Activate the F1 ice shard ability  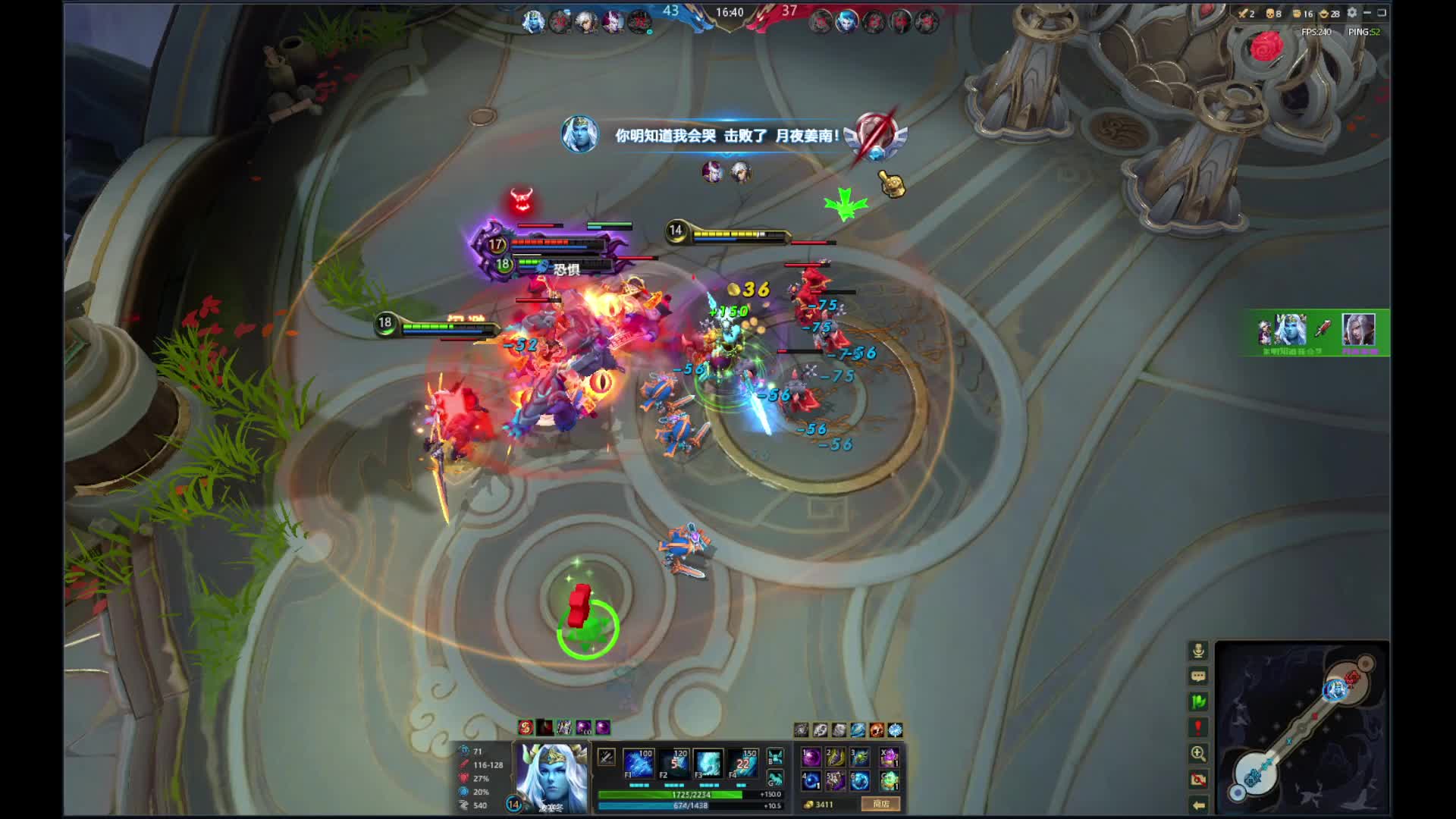[x=639, y=764]
